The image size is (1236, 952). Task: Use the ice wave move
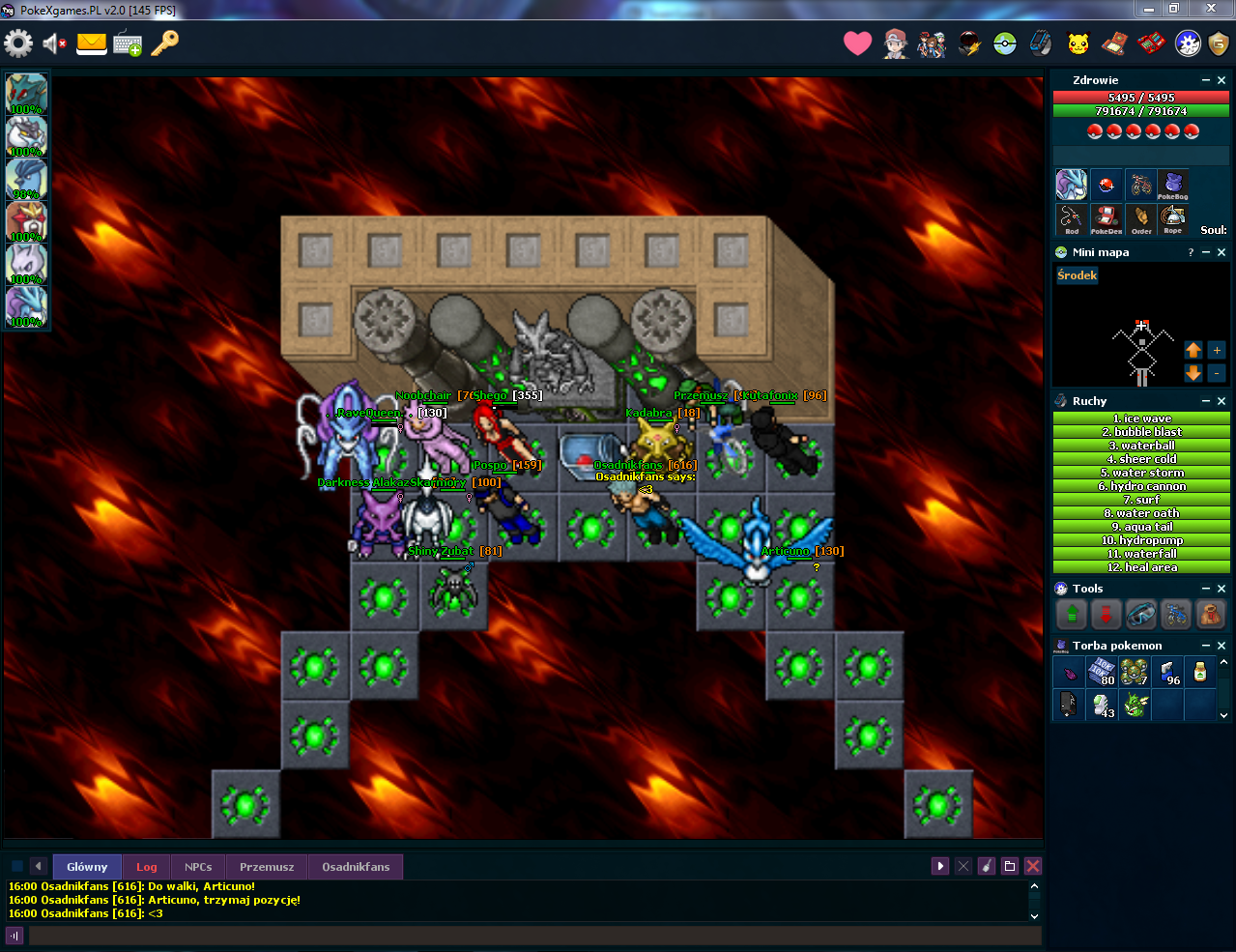pyautogui.click(x=1141, y=418)
